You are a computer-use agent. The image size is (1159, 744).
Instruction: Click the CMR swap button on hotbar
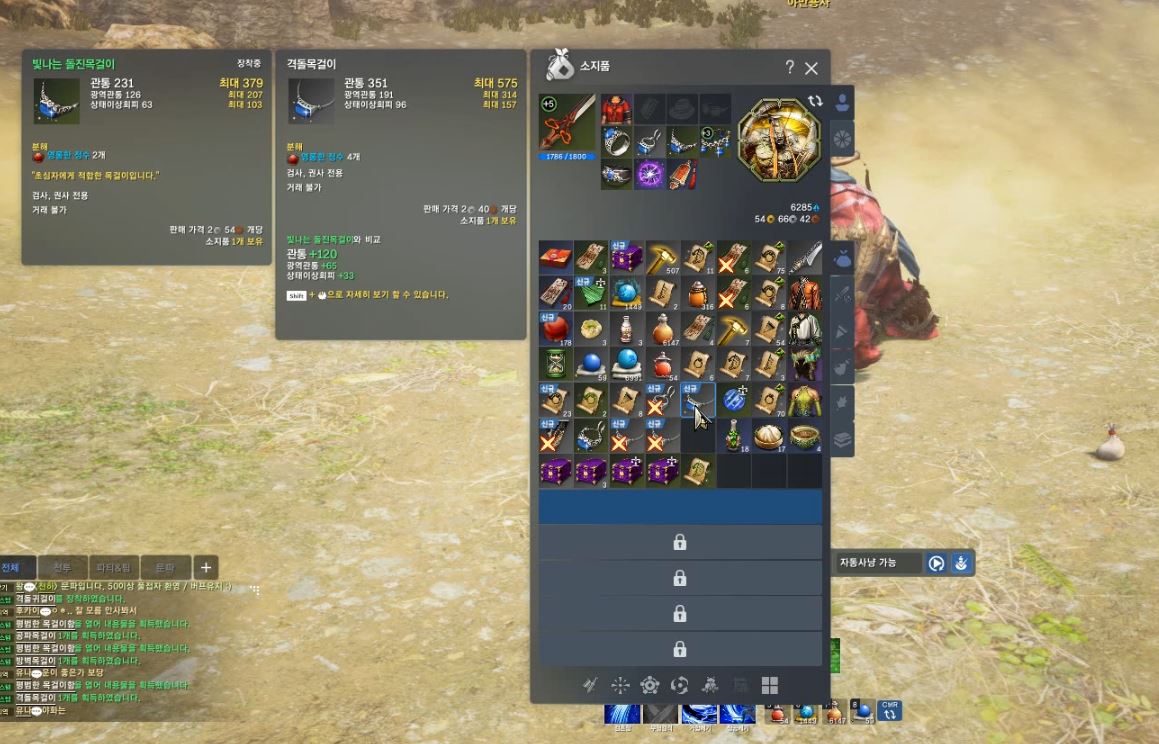click(x=888, y=710)
